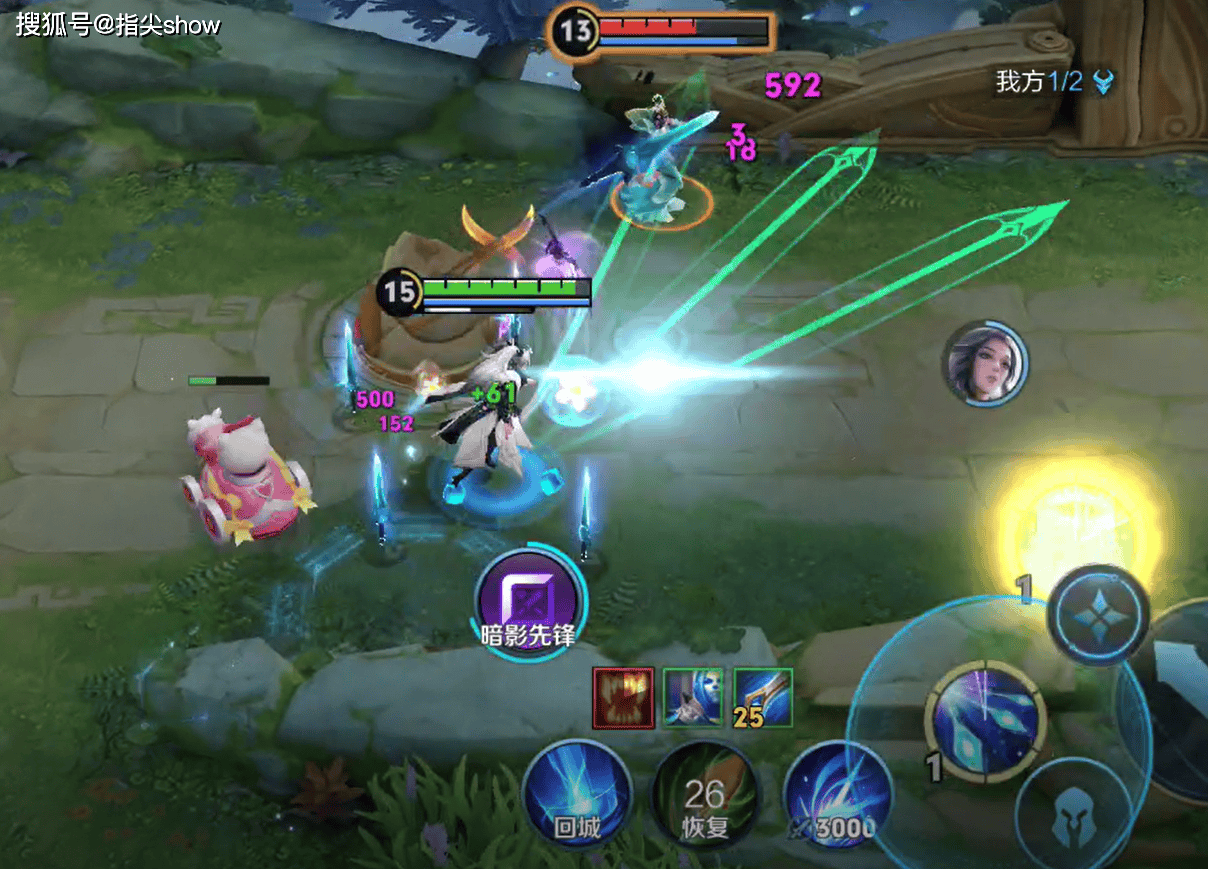Image resolution: width=1208 pixels, height=869 pixels.
Task: Tap the helmet targeting button
Action: click(1074, 814)
